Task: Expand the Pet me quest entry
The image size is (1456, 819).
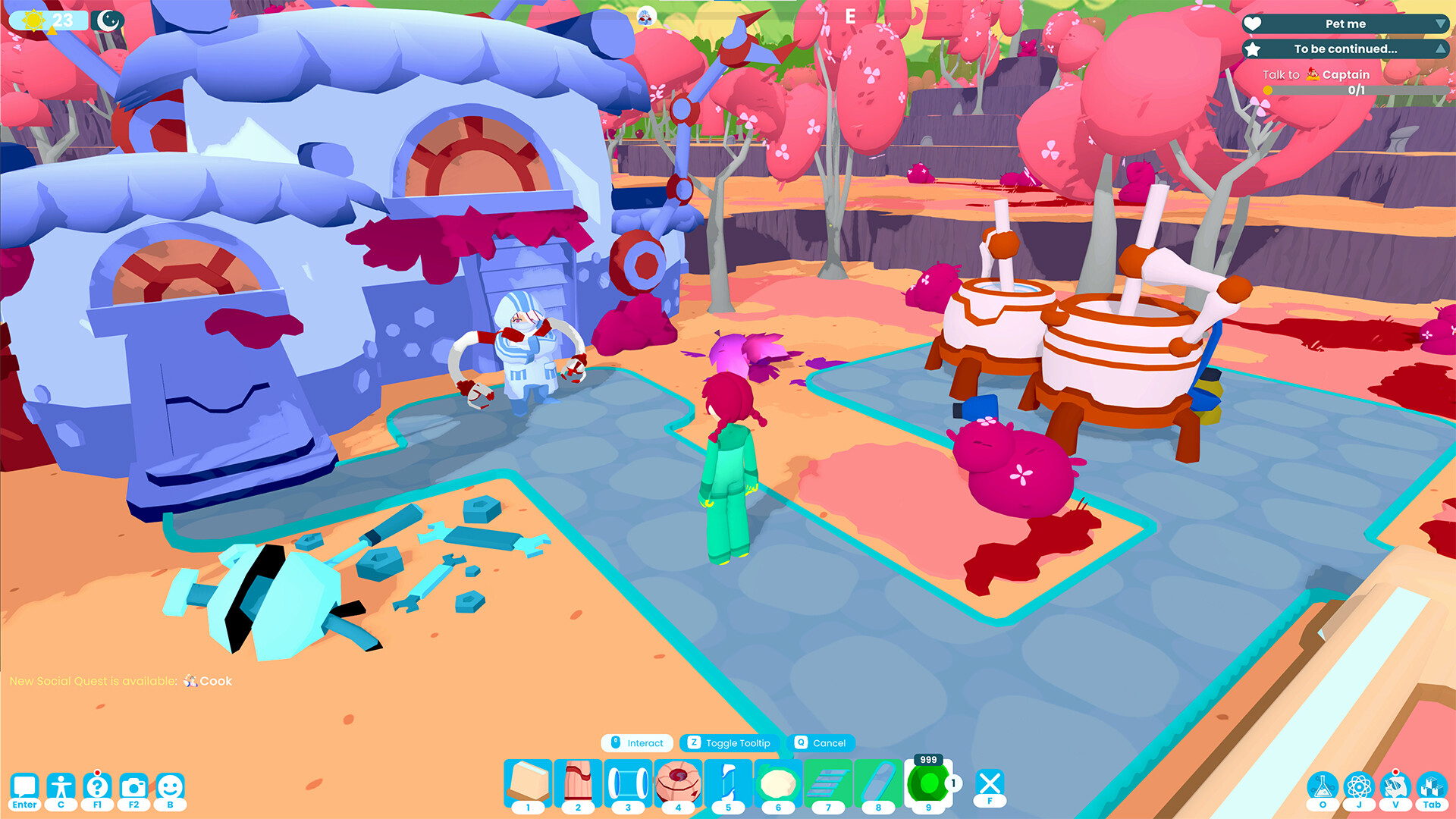Action: pyautogui.click(x=1440, y=24)
